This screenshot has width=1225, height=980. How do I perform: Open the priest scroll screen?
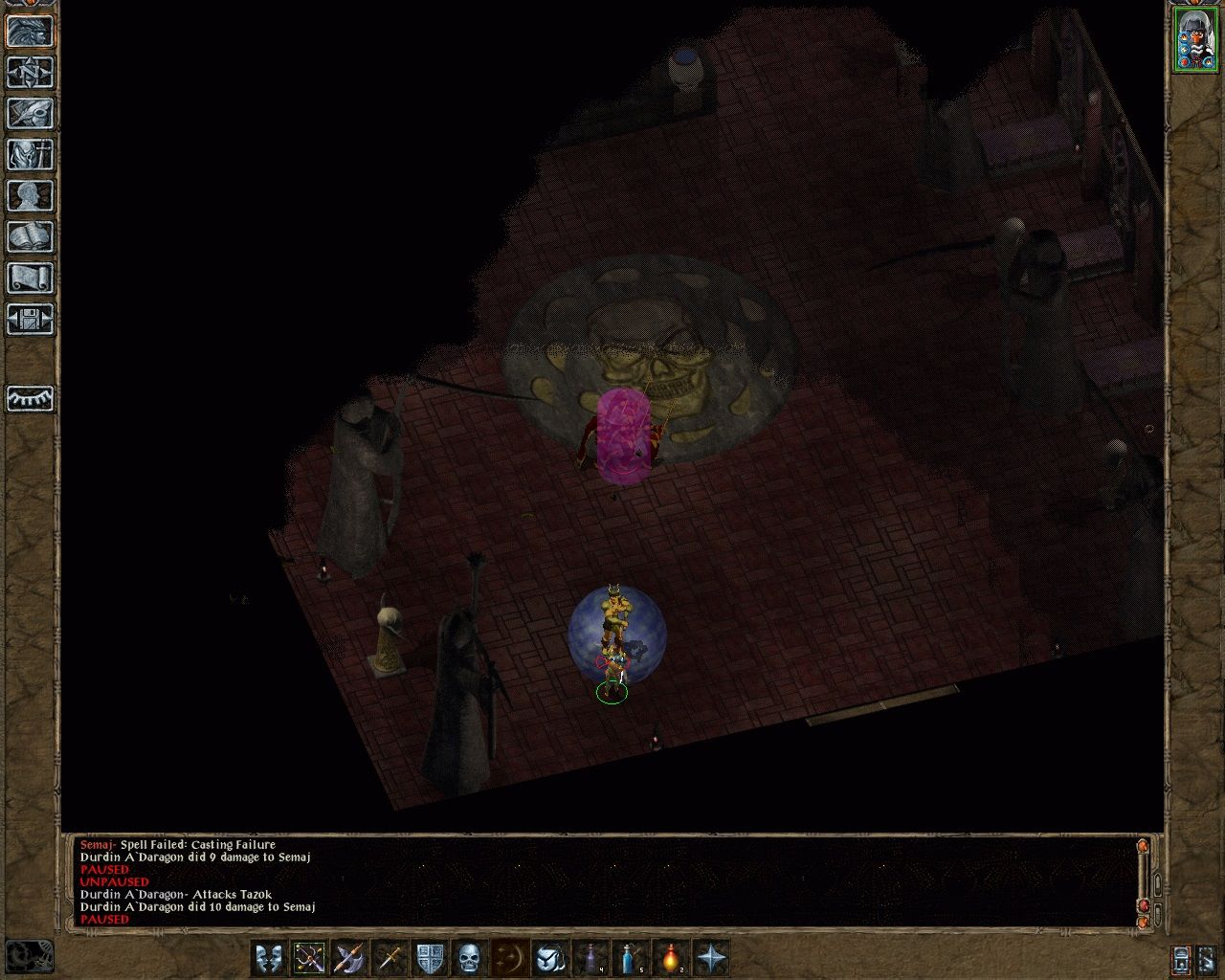(x=30, y=278)
